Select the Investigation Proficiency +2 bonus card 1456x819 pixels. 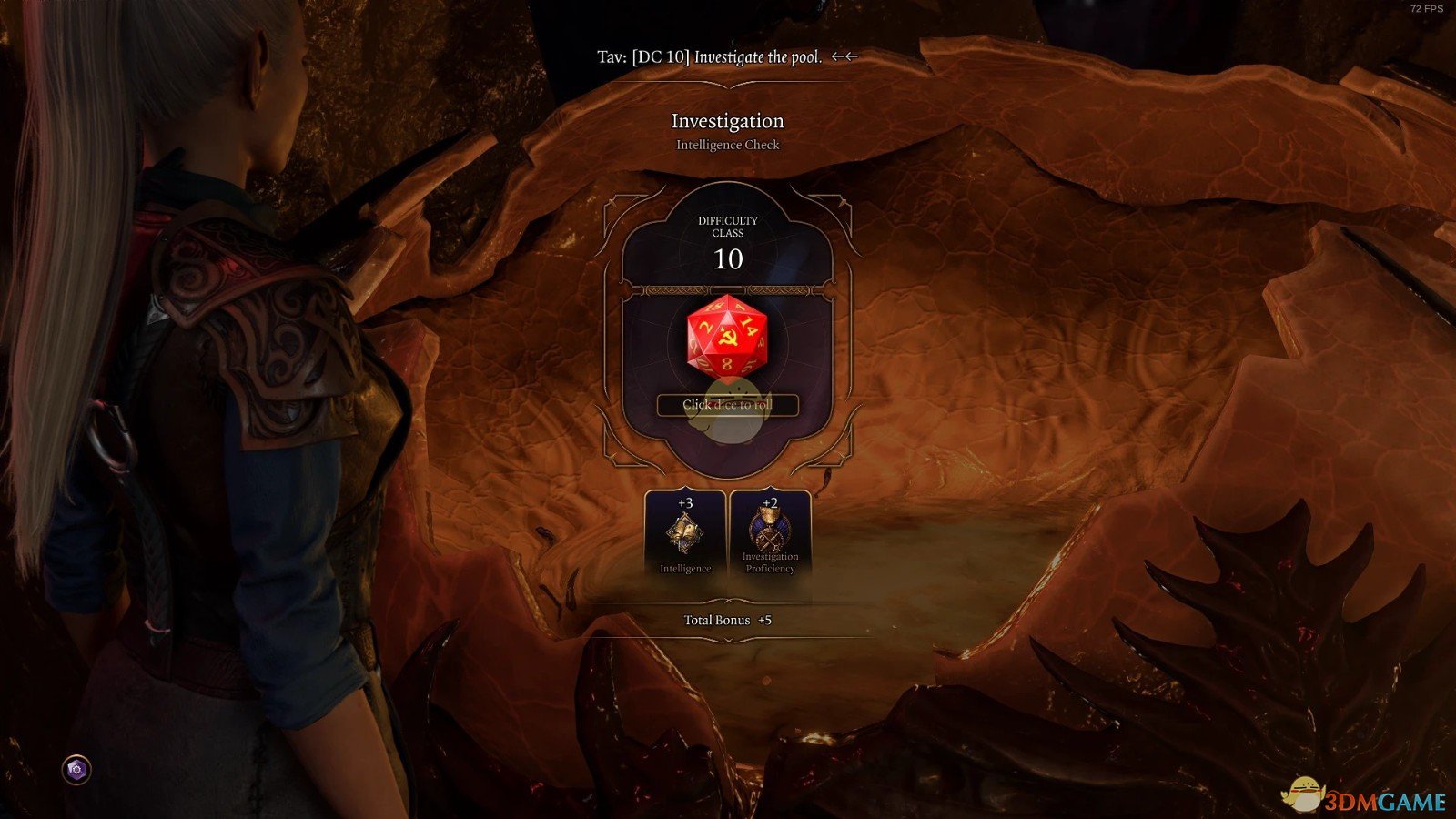(770, 534)
